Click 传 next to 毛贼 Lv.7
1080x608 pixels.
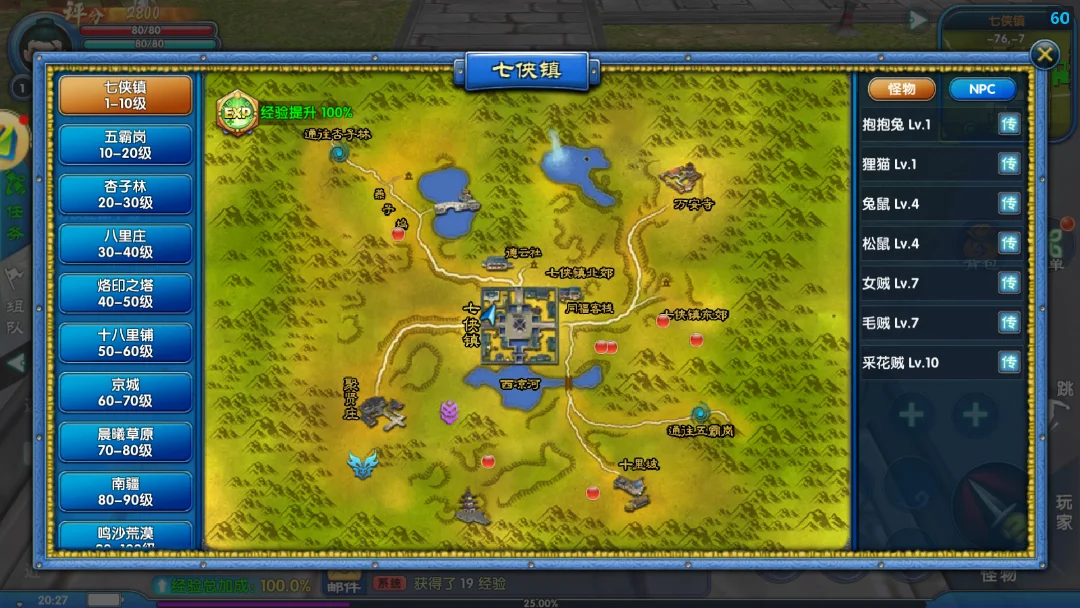click(x=1009, y=323)
